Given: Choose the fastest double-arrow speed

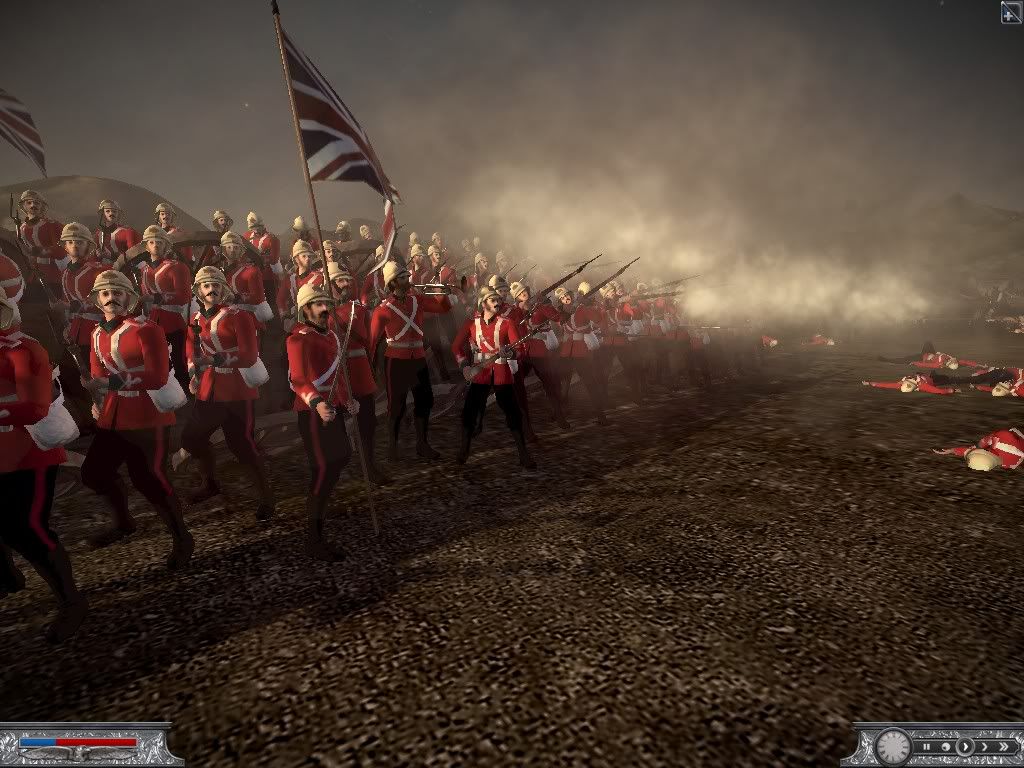Looking at the screenshot, I should pyautogui.click(x=1003, y=746).
